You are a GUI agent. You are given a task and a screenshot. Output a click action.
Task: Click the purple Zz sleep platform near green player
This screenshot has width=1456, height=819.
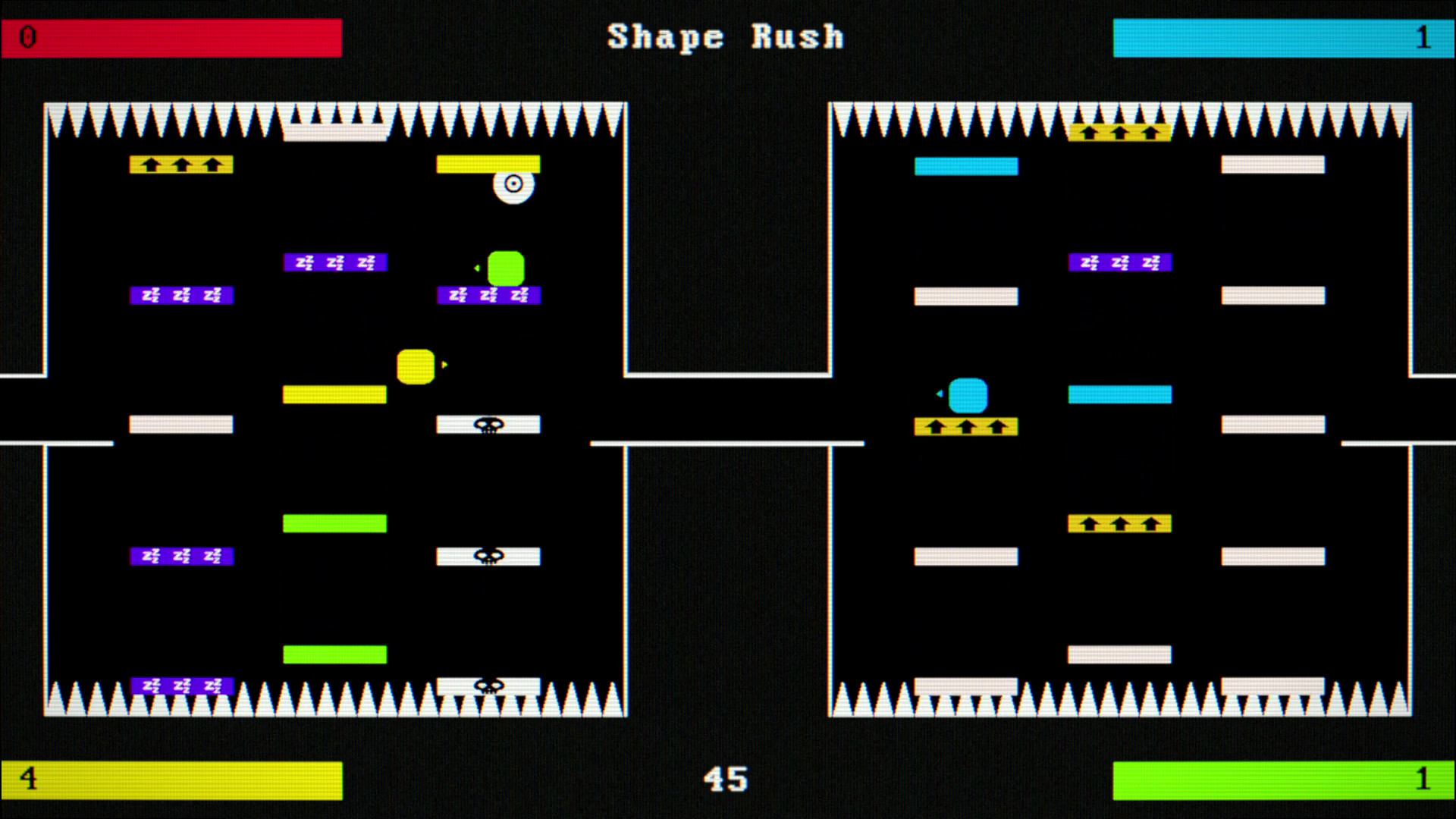(x=488, y=295)
